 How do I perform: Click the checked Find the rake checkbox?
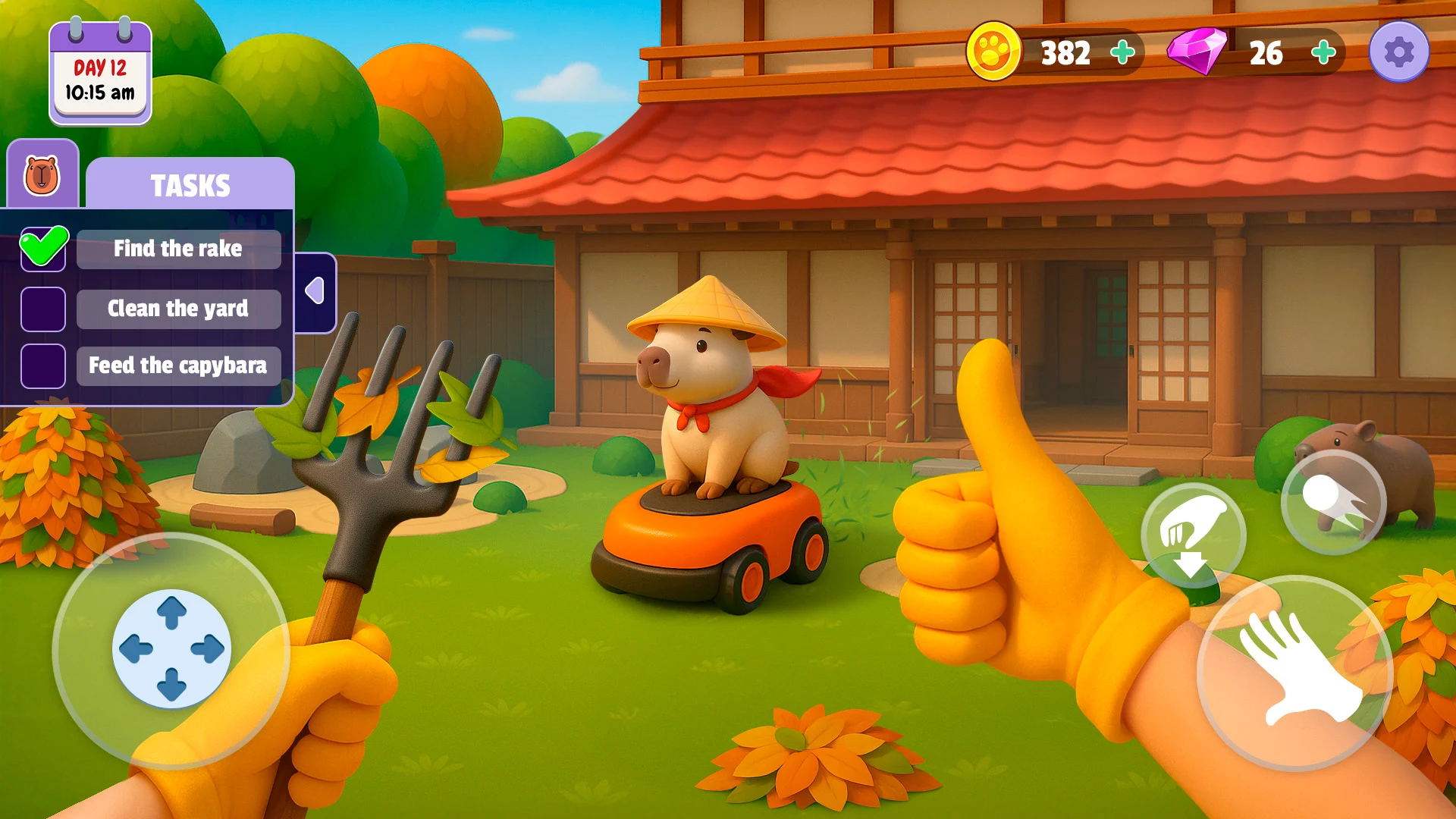(43, 249)
